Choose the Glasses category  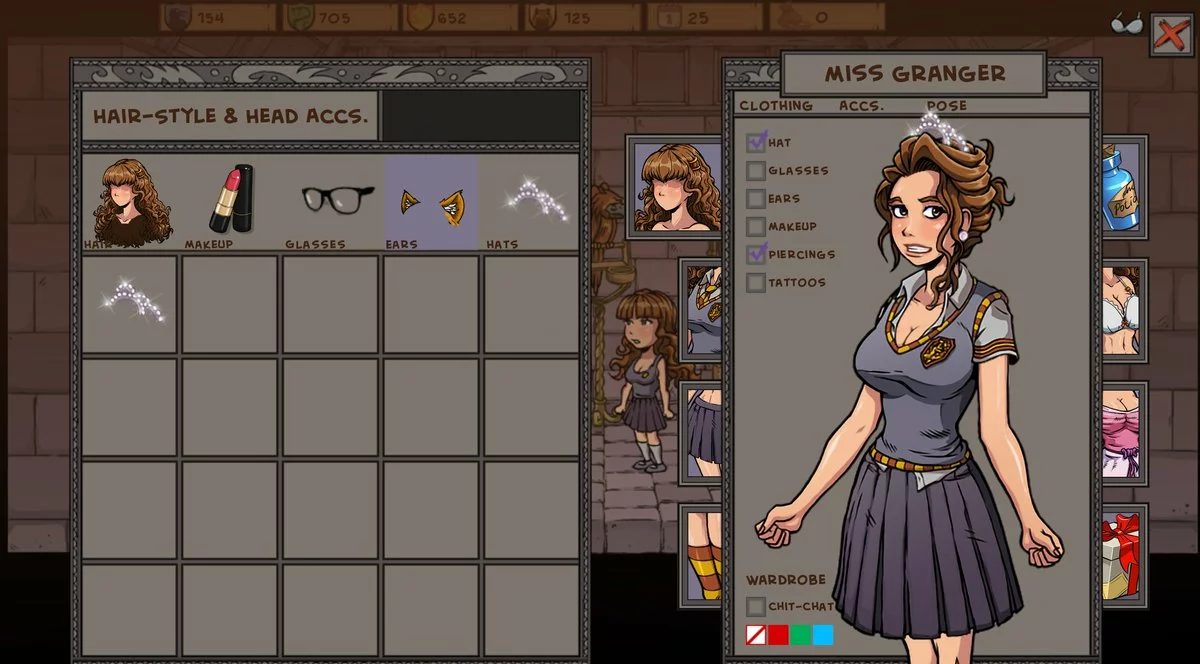coord(336,200)
